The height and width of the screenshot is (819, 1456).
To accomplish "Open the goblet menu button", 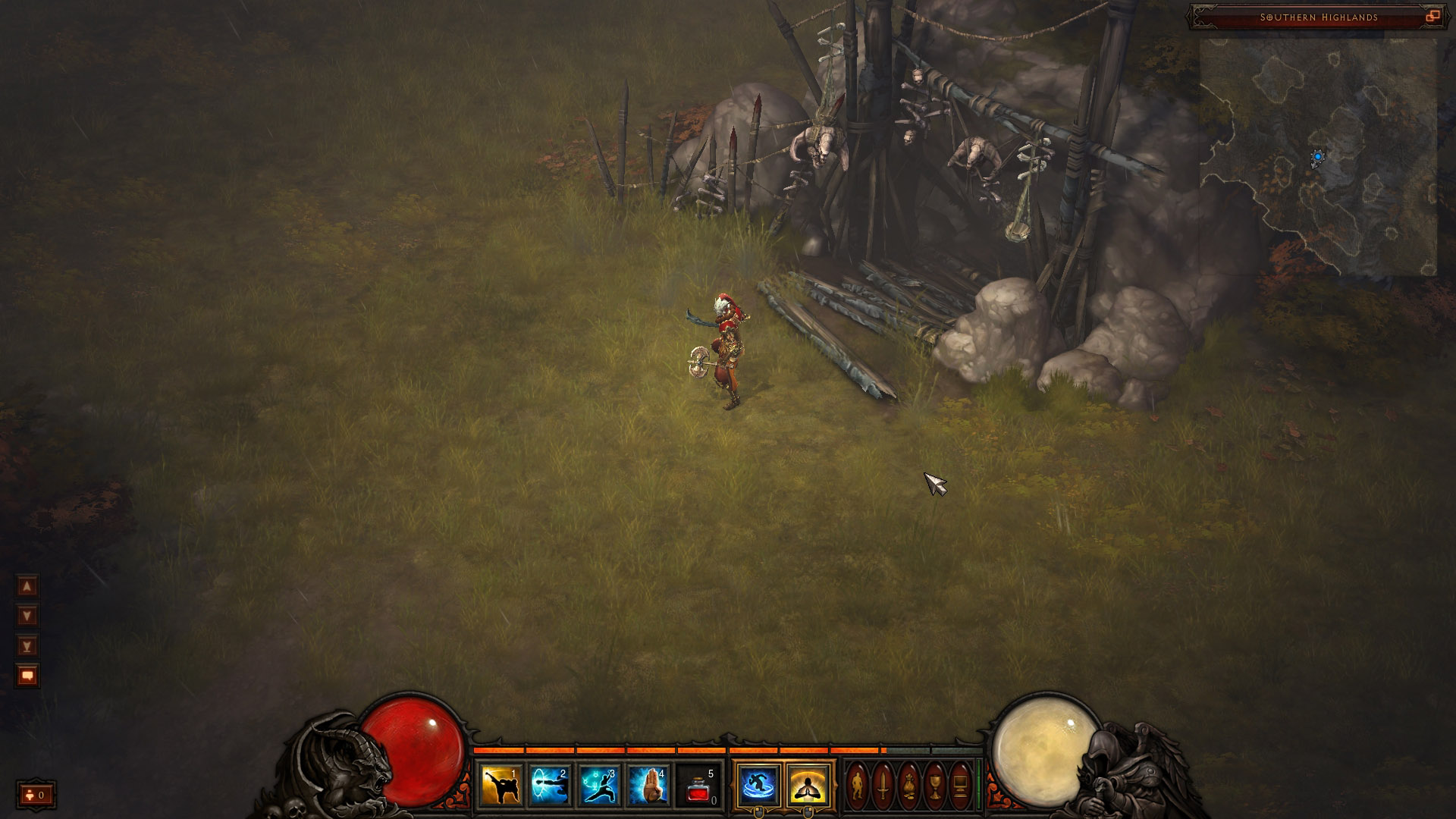I will click(x=935, y=785).
